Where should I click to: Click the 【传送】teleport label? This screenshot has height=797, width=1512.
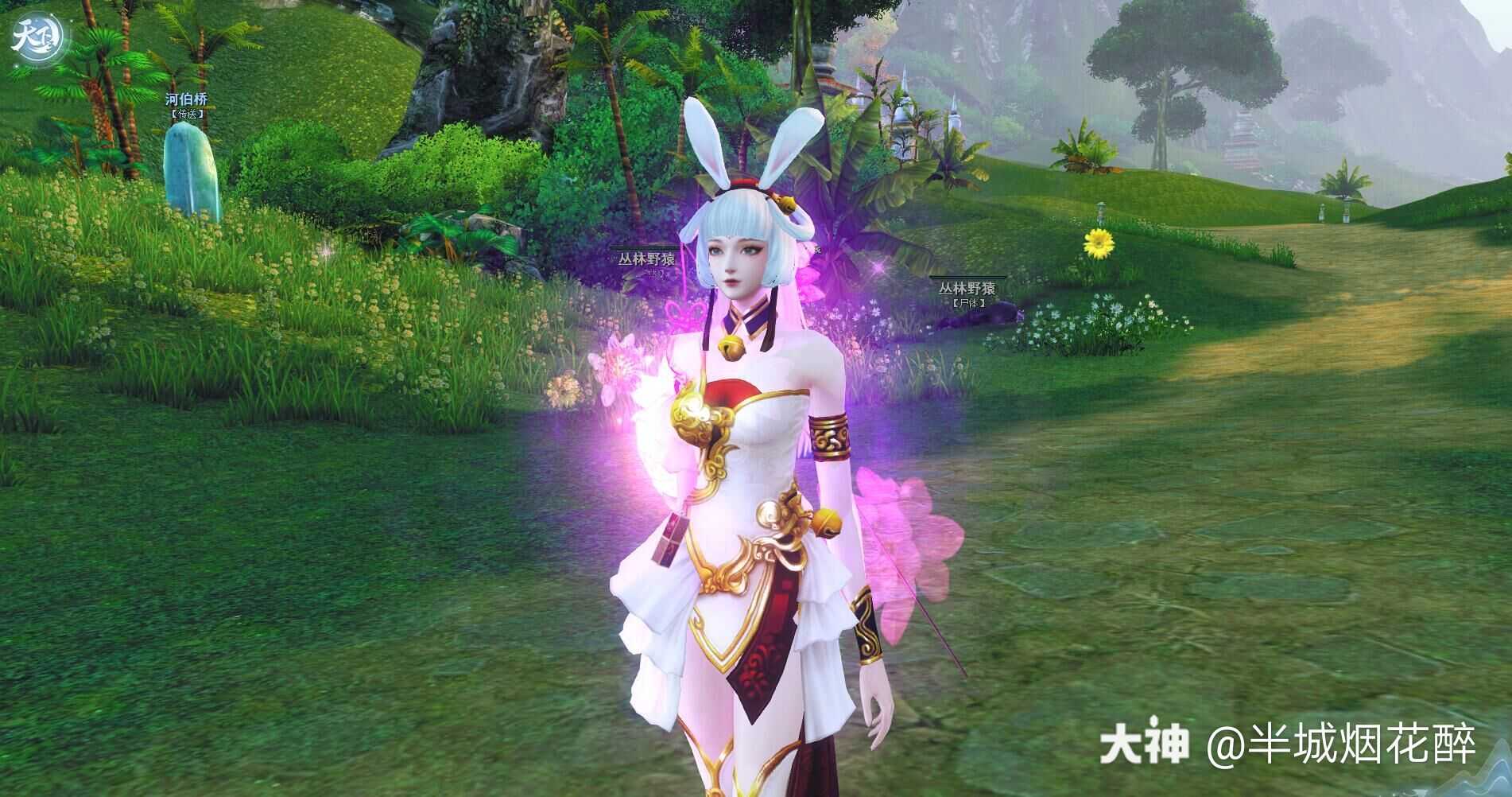186,115
